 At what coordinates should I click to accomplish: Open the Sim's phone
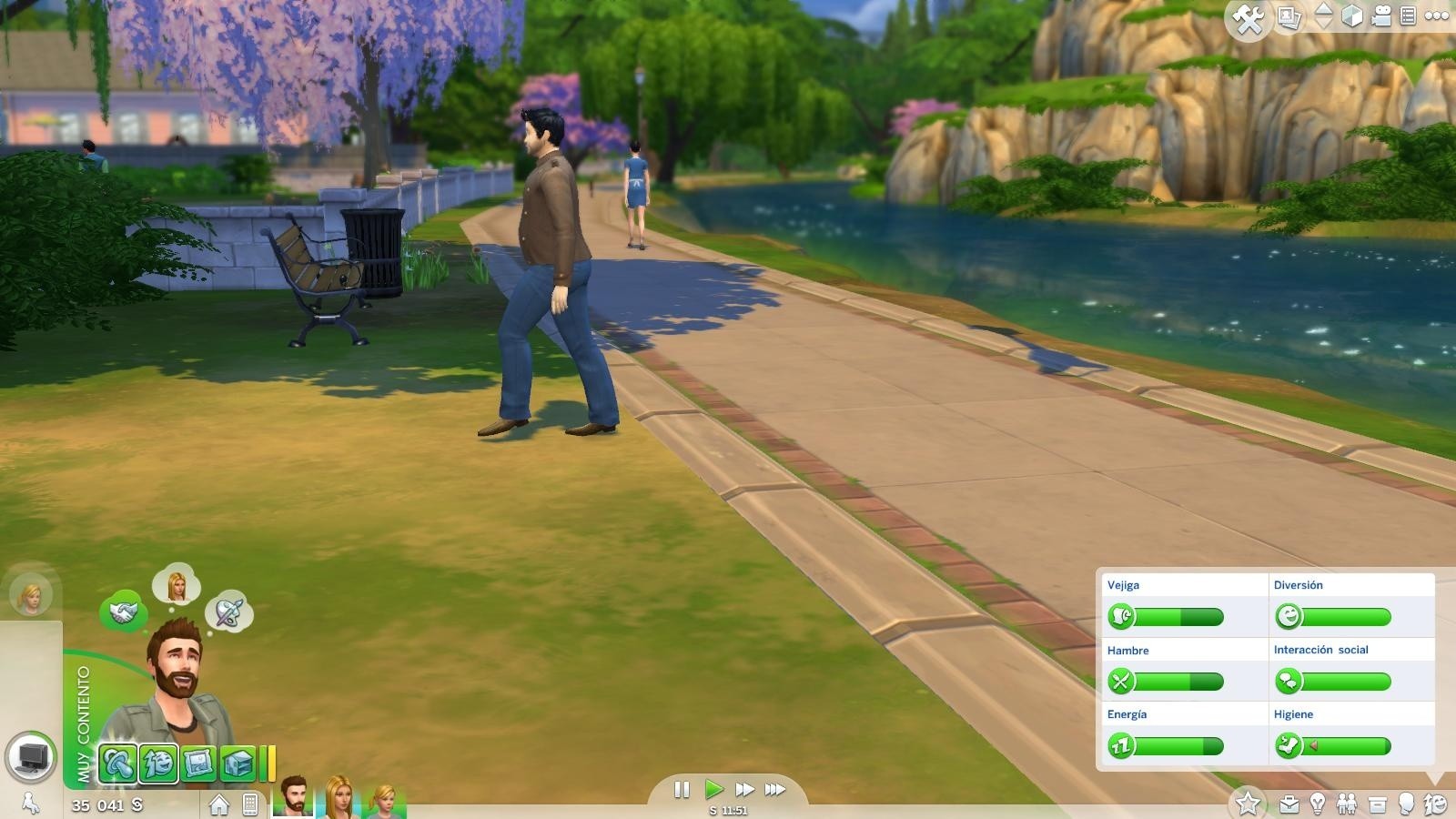coord(248,804)
